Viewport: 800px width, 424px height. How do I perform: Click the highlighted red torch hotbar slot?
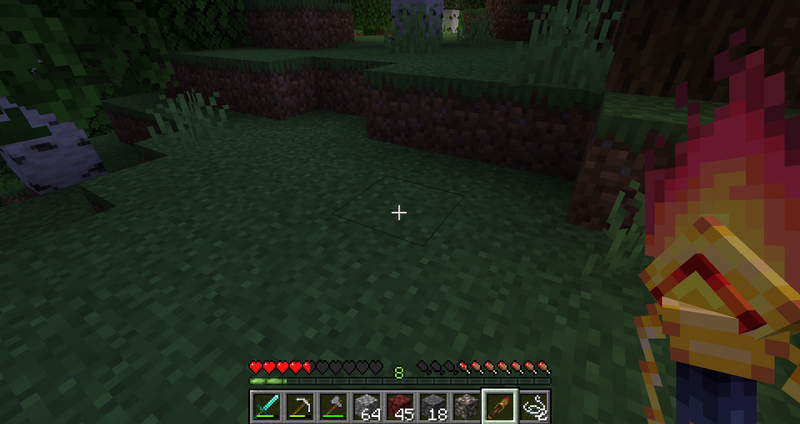pos(499,406)
